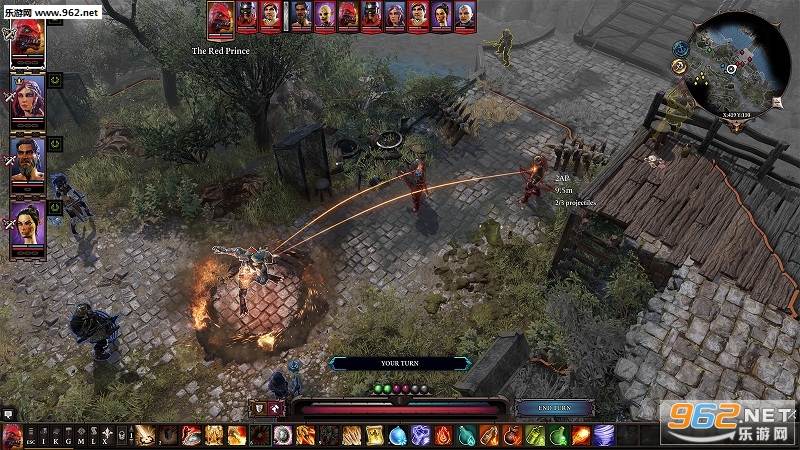Open the yellow scroll item in hotbar

(374, 436)
